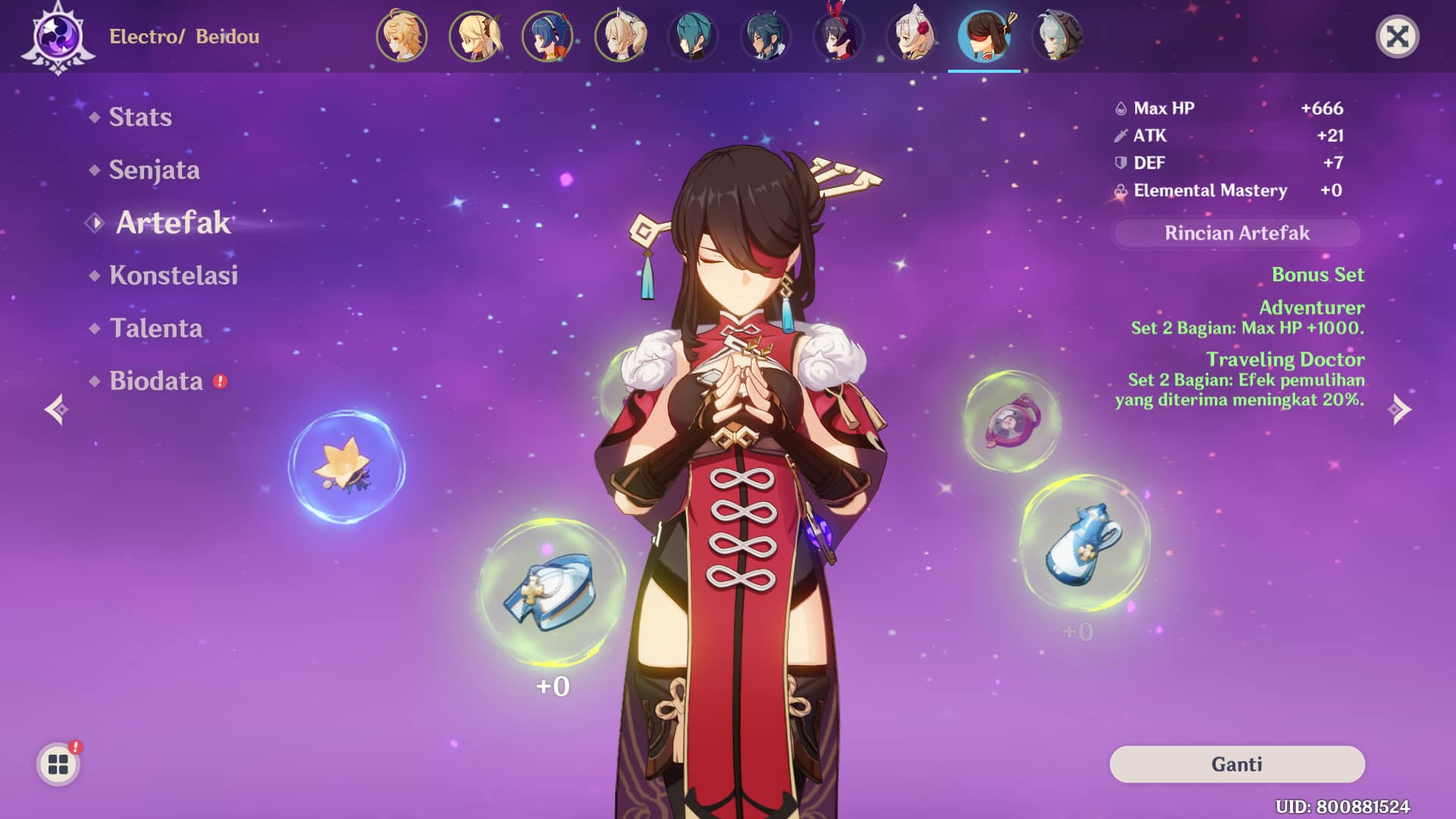Open Rincian Artefak details
1456x819 pixels.
(1236, 234)
